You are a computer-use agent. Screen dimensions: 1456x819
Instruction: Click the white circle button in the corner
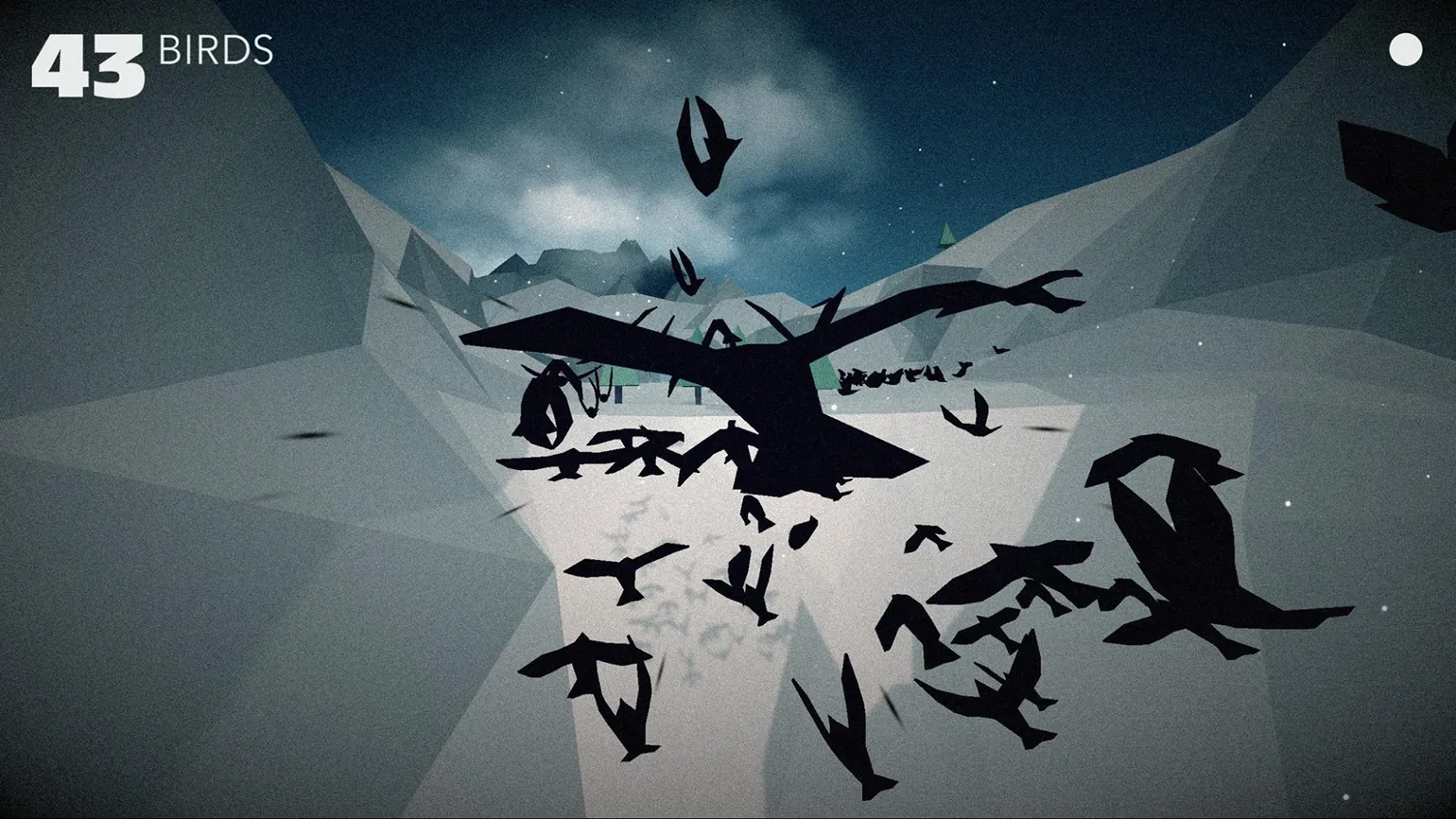(x=1405, y=50)
